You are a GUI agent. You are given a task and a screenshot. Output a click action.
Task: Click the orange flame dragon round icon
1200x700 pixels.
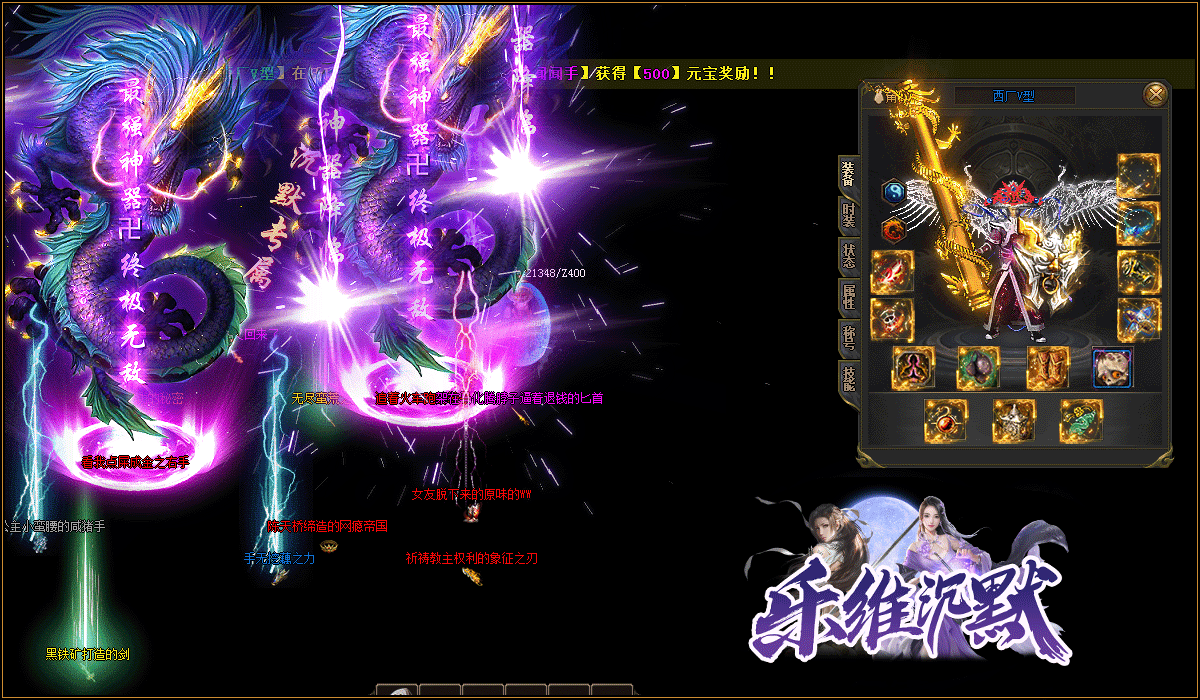(x=893, y=230)
